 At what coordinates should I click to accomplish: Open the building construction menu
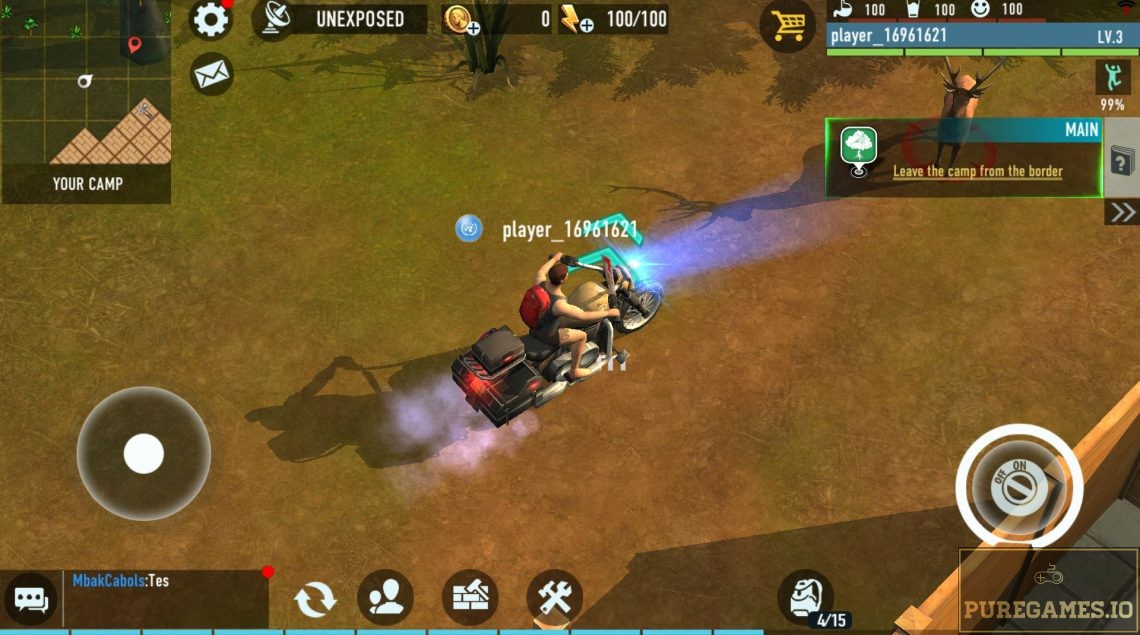(469, 598)
